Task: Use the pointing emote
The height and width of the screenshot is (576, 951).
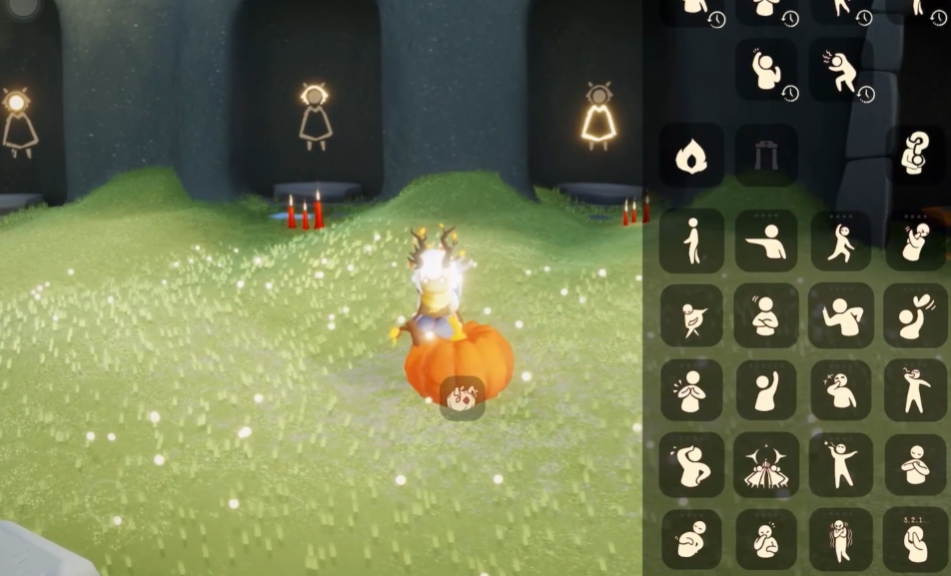Action: (x=766, y=241)
